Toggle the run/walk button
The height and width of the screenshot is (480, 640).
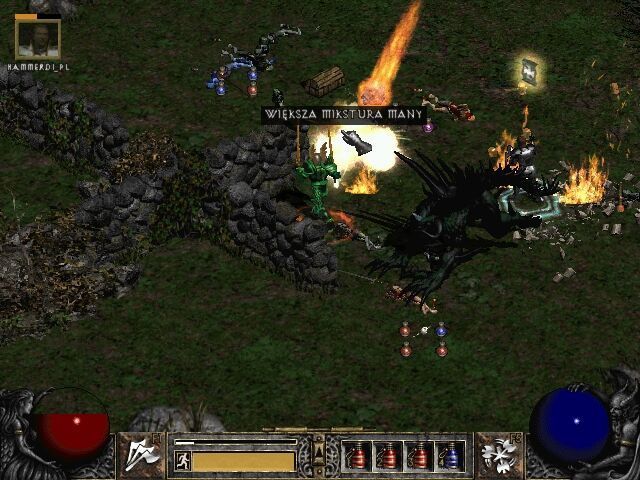pos(183,461)
